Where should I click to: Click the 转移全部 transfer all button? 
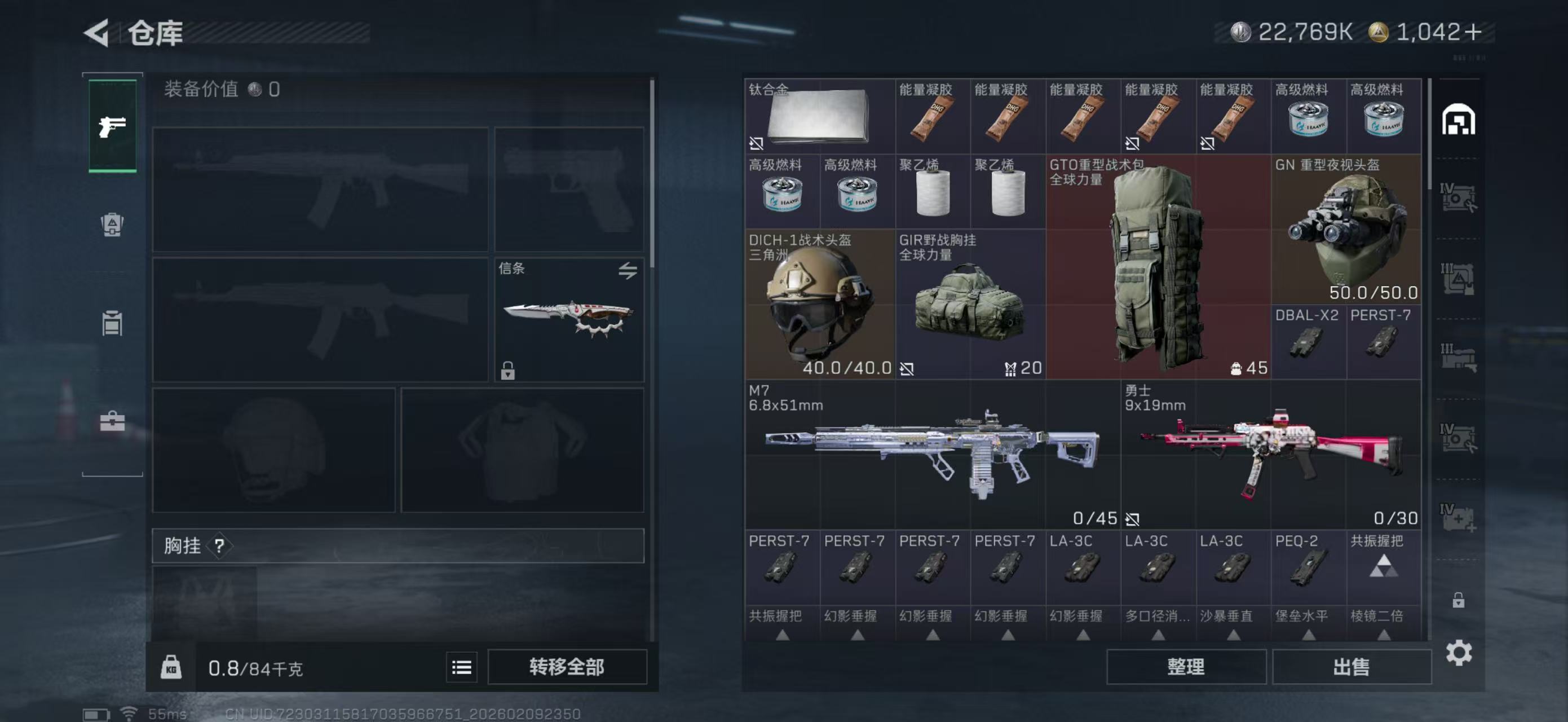point(567,667)
